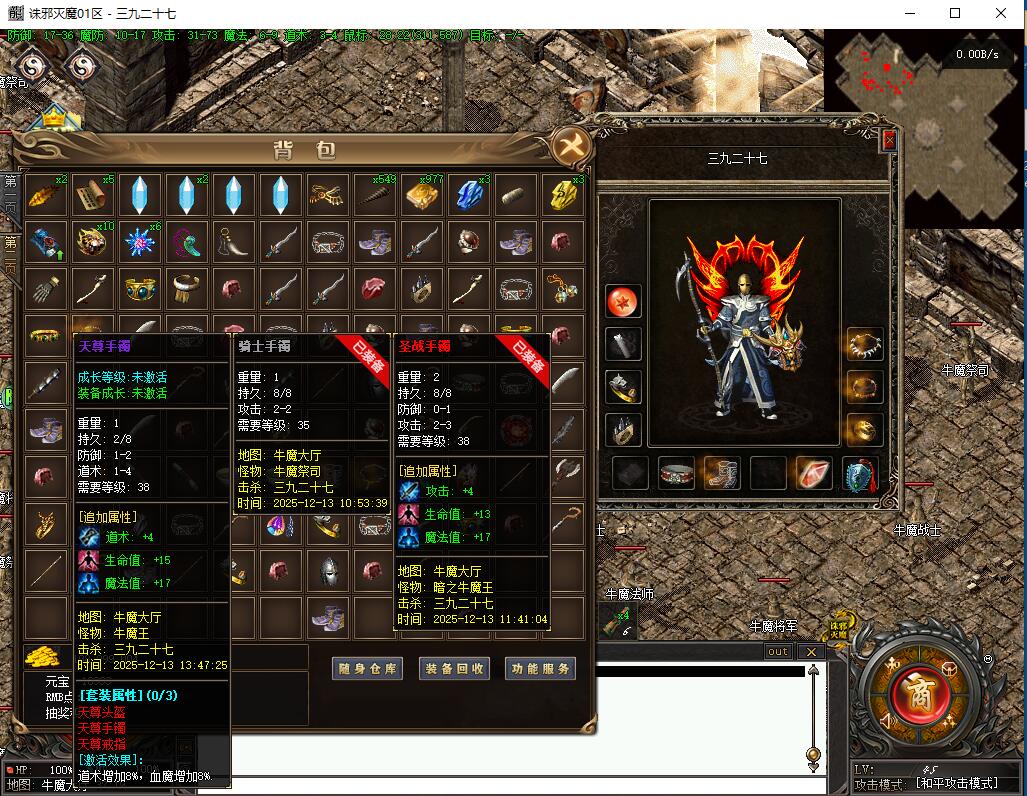Switch to backpack page one tab
This screenshot has width=1027, height=796.
(x=11, y=195)
